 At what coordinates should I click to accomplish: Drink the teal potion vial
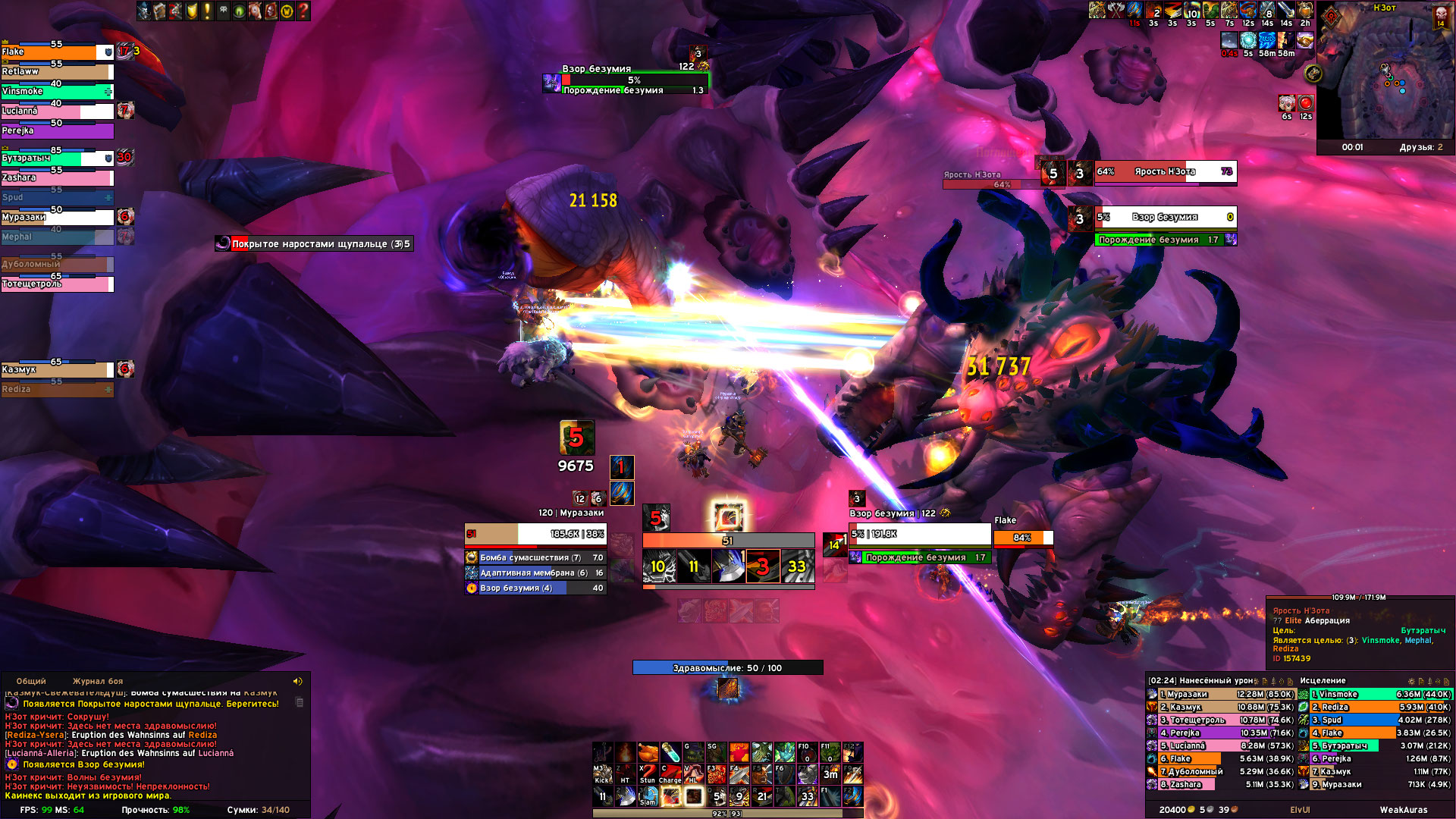tap(670, 752)
